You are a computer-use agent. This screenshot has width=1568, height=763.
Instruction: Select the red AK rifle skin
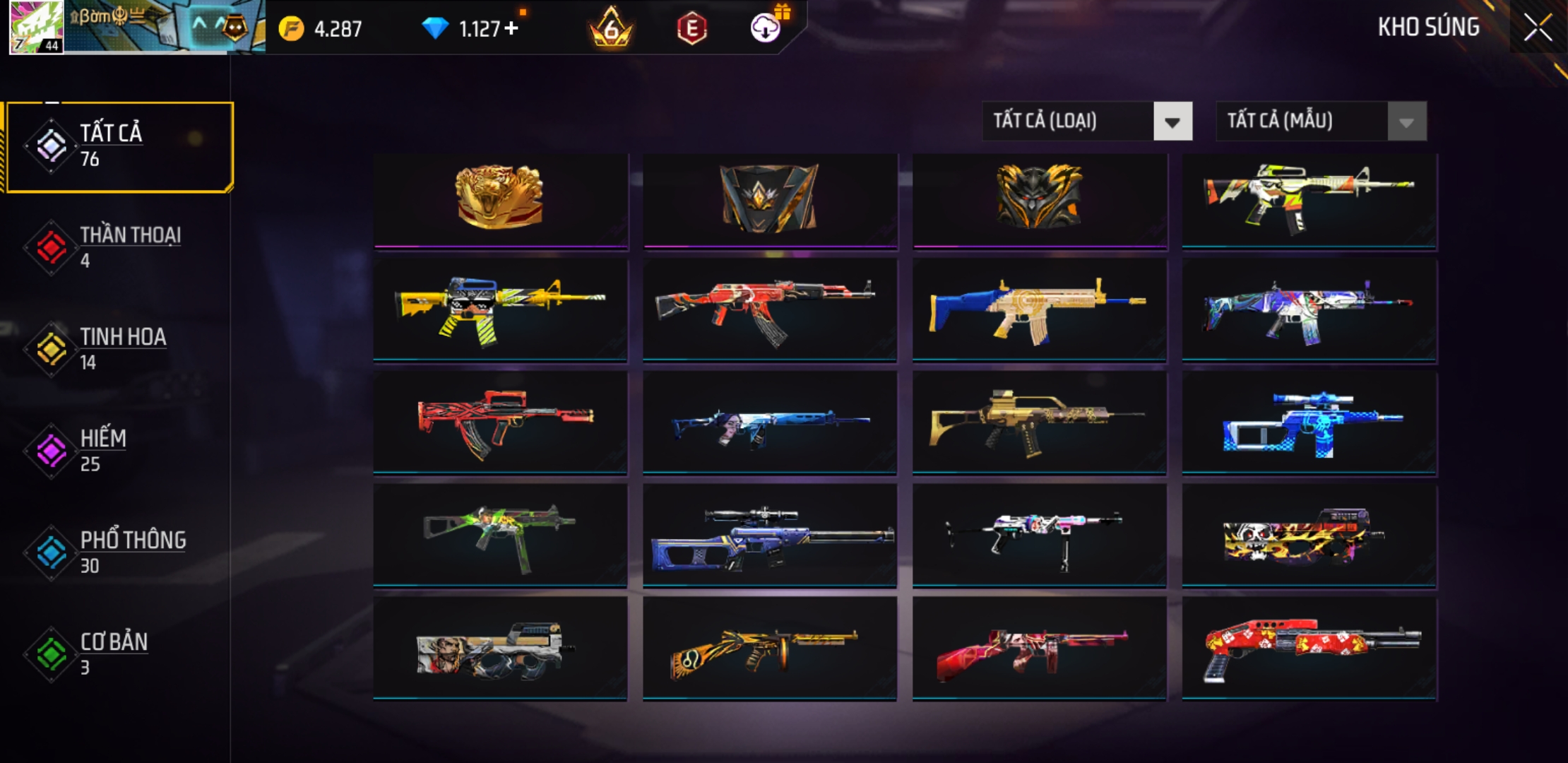coord(769,309)
